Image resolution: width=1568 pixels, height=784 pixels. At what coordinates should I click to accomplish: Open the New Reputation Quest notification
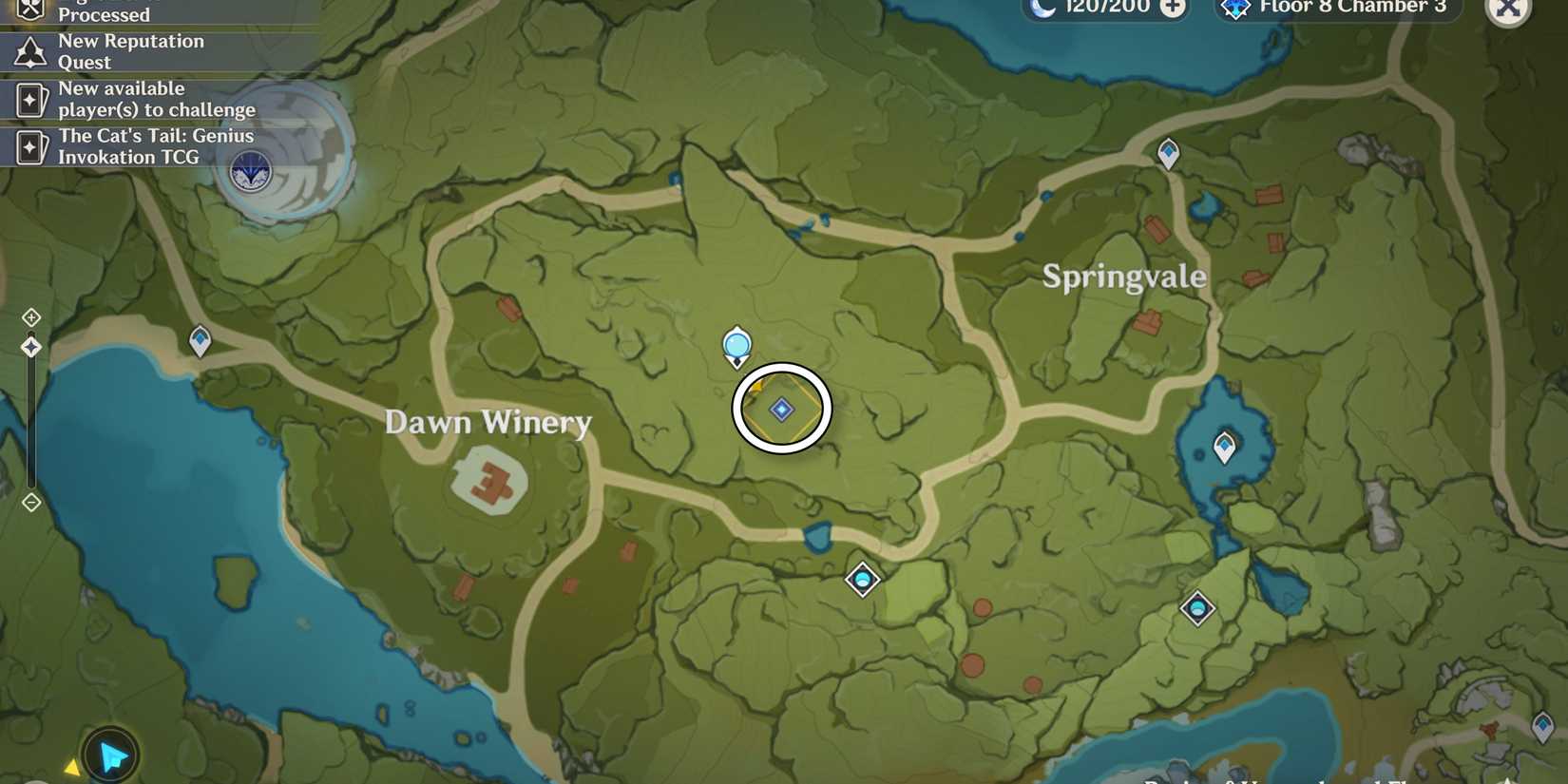[130, 51]
